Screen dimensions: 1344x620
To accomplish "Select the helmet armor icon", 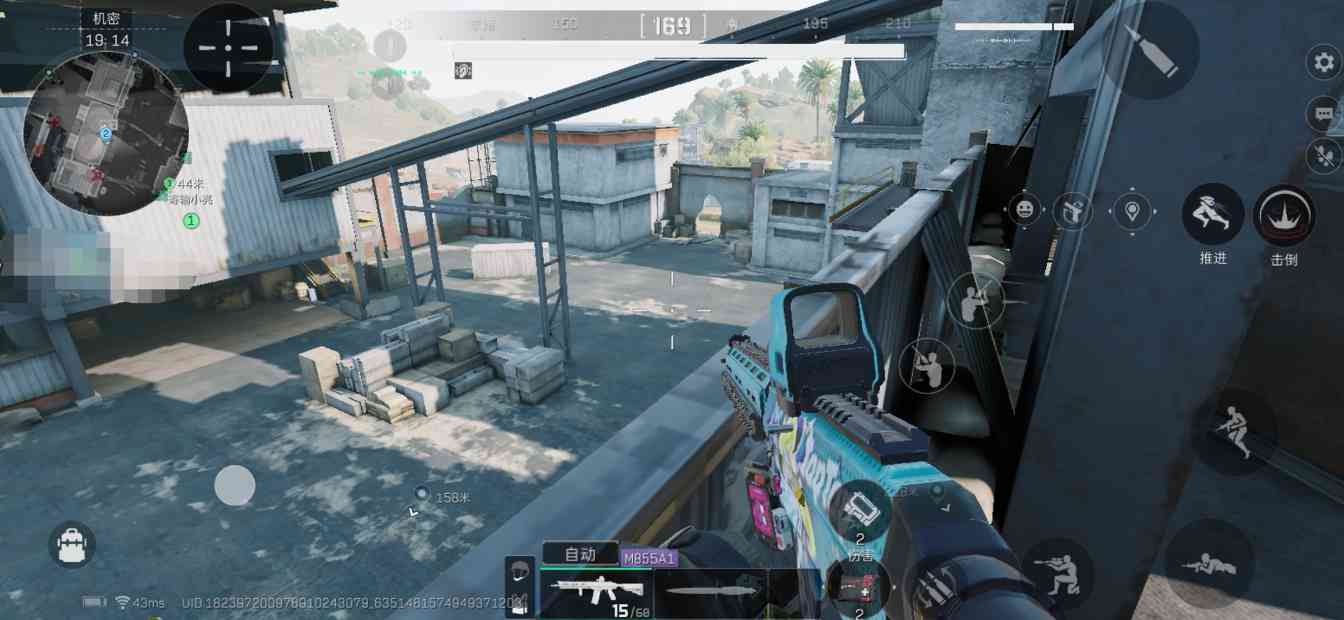I will coord(520,571).
